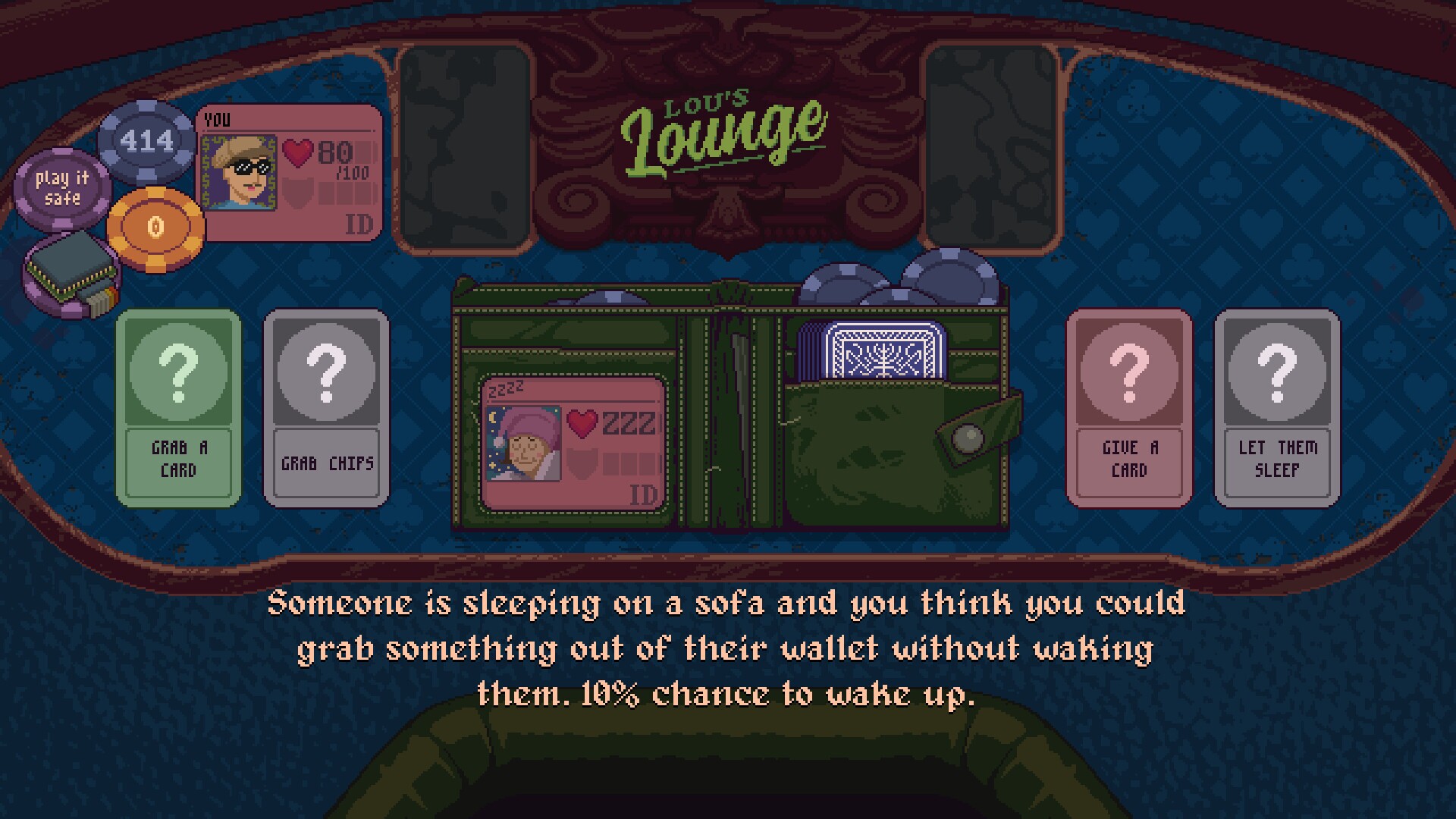This screenshot has height=819, width=1456.
Task: Click the heart icon on your player card
Action: coord(298,152)
